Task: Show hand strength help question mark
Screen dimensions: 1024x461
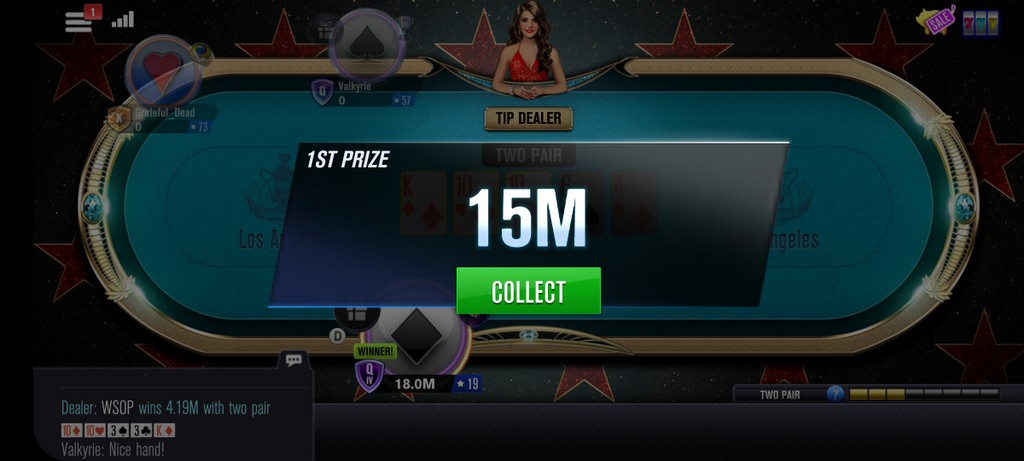Action: pyautogui.click(x=835, y=394)
